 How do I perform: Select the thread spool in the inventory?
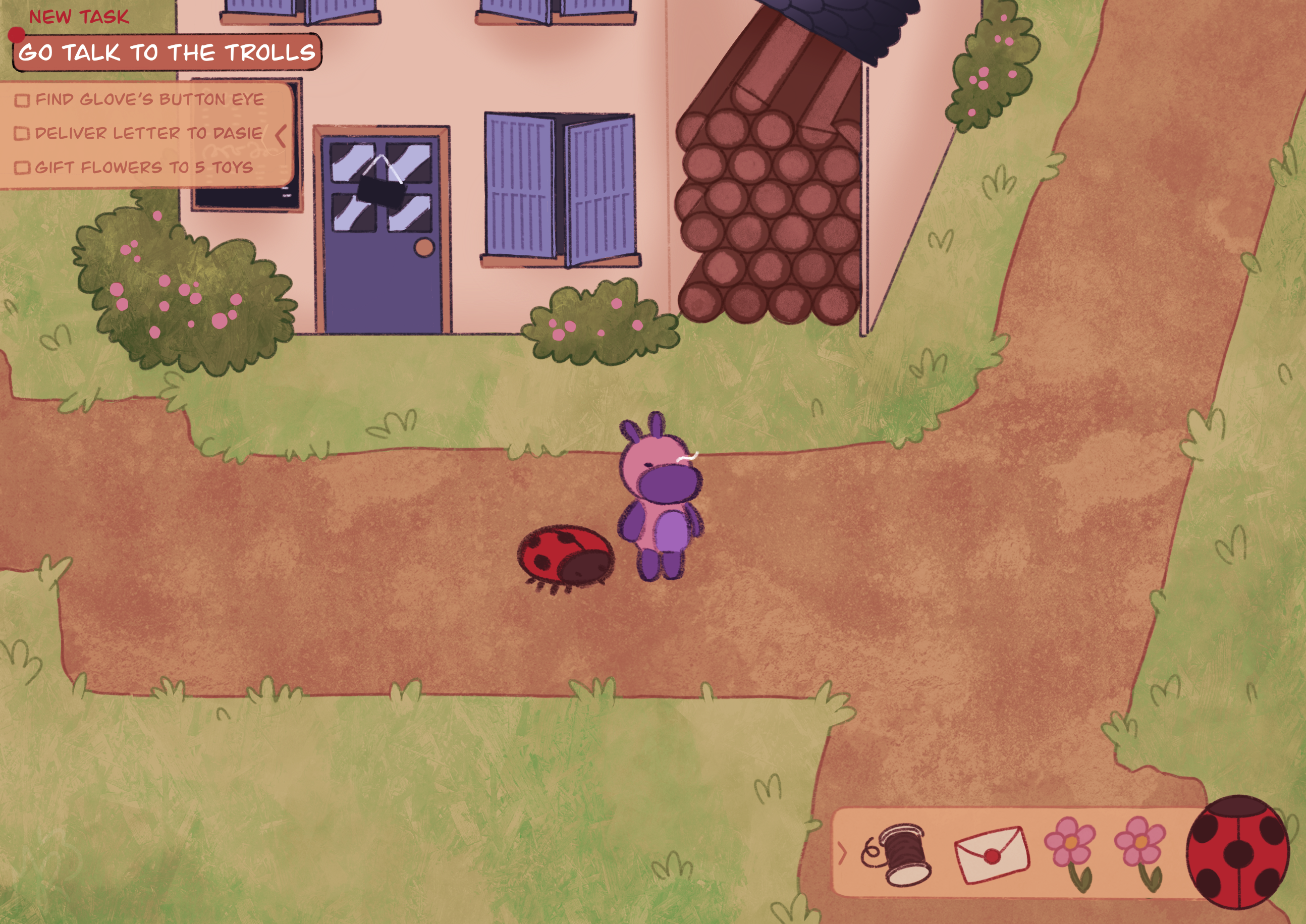[896, 853]
